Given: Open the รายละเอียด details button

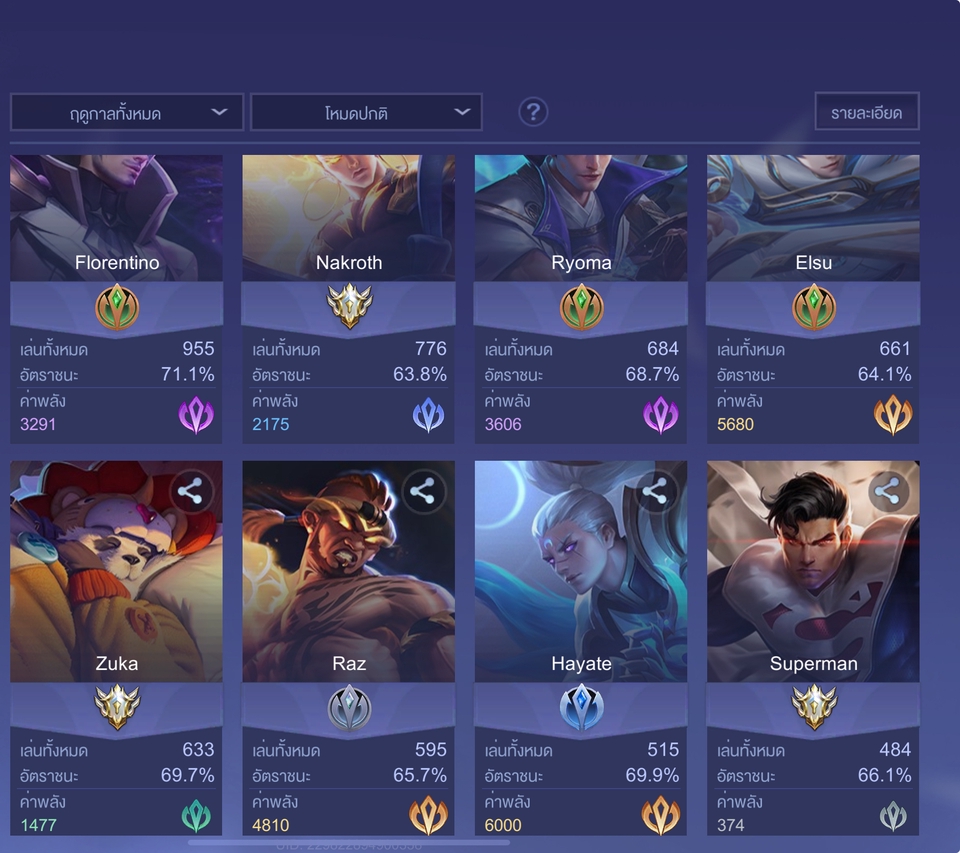Looking at the screenshot, I should point(866,112).
